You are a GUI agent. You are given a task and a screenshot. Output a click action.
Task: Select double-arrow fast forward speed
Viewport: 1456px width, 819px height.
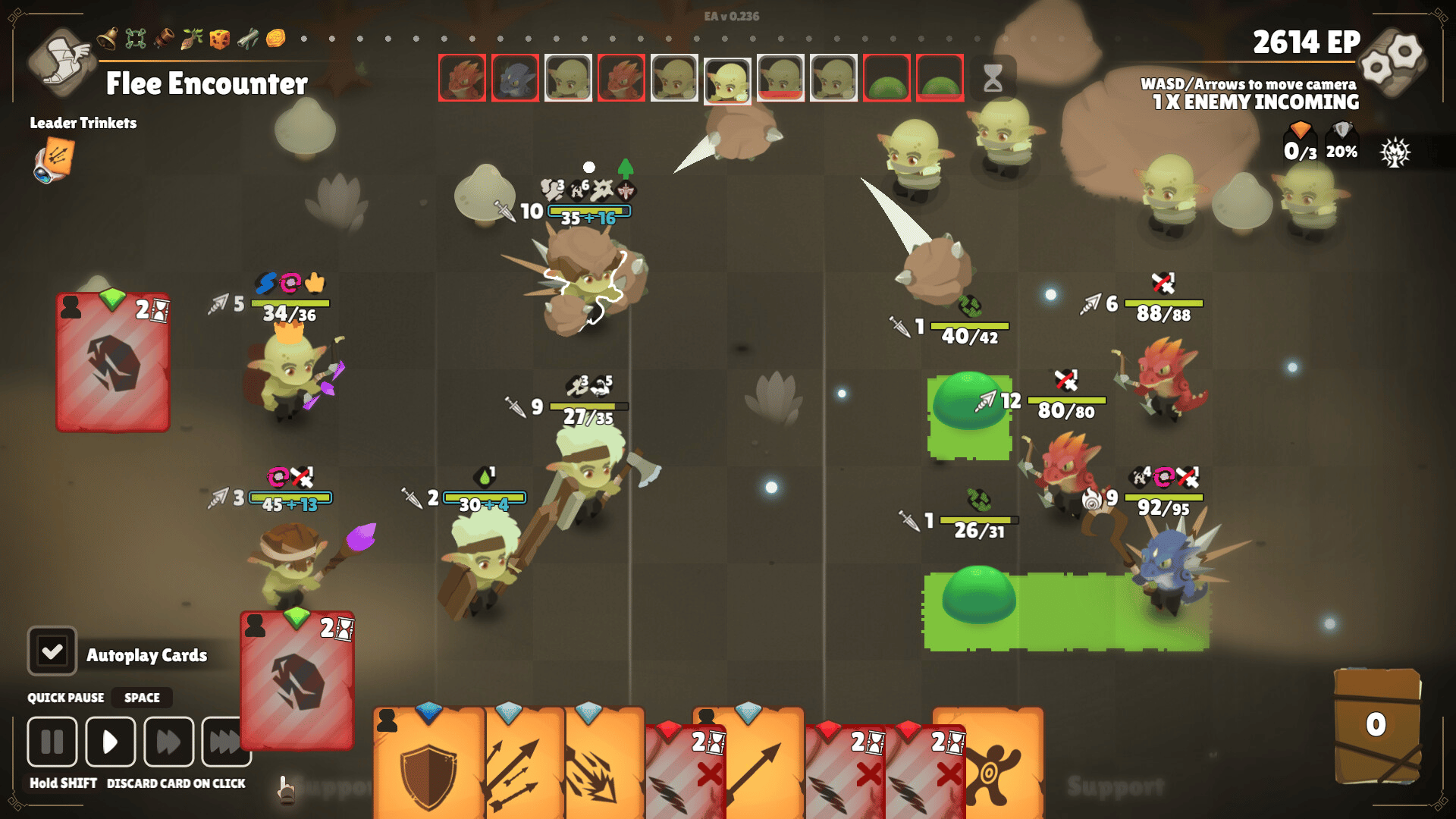(x=168, y=742)
